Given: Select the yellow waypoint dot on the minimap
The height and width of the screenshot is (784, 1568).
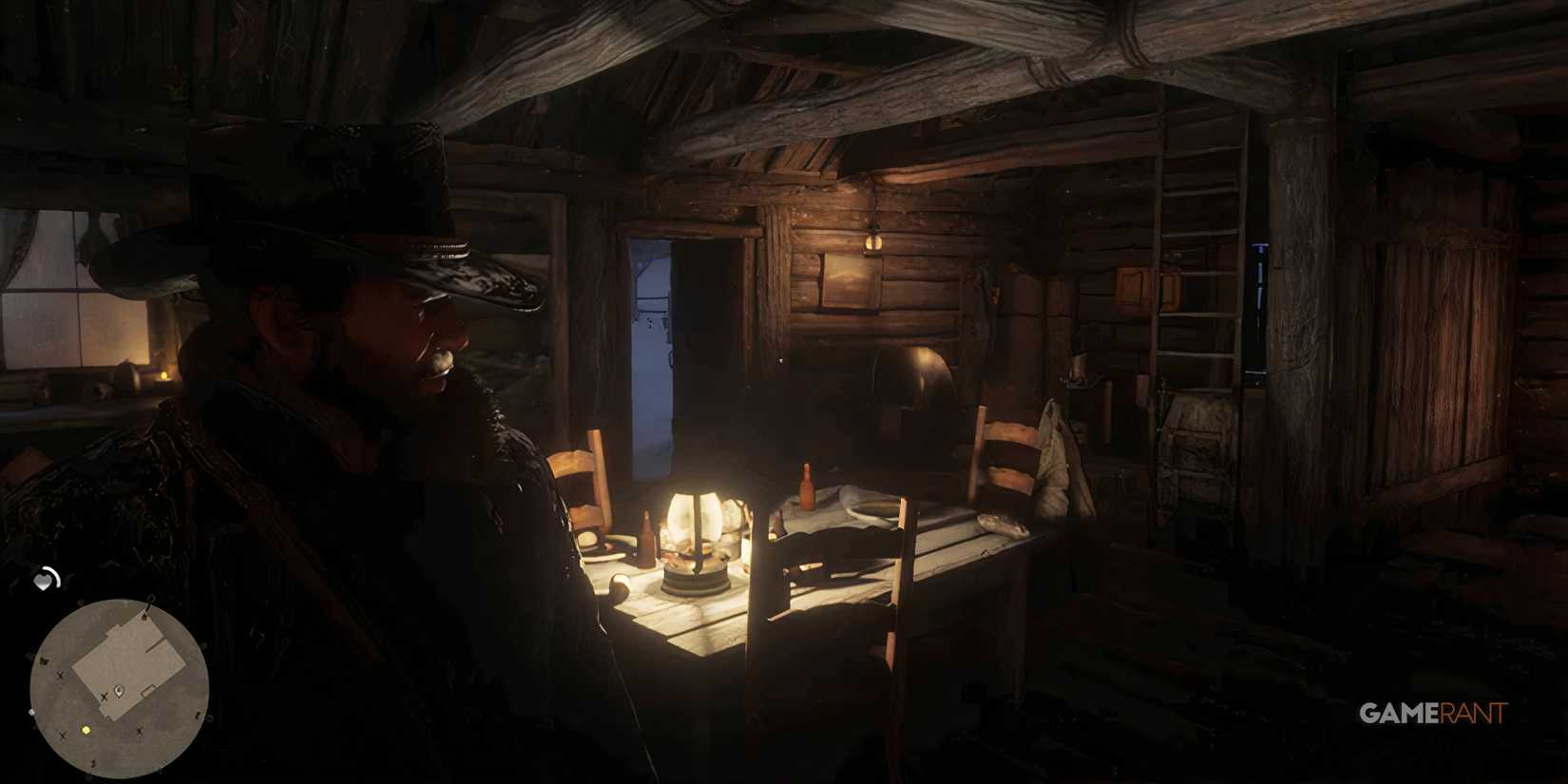Looking at the screenshot, I should [x=86, y=730].
